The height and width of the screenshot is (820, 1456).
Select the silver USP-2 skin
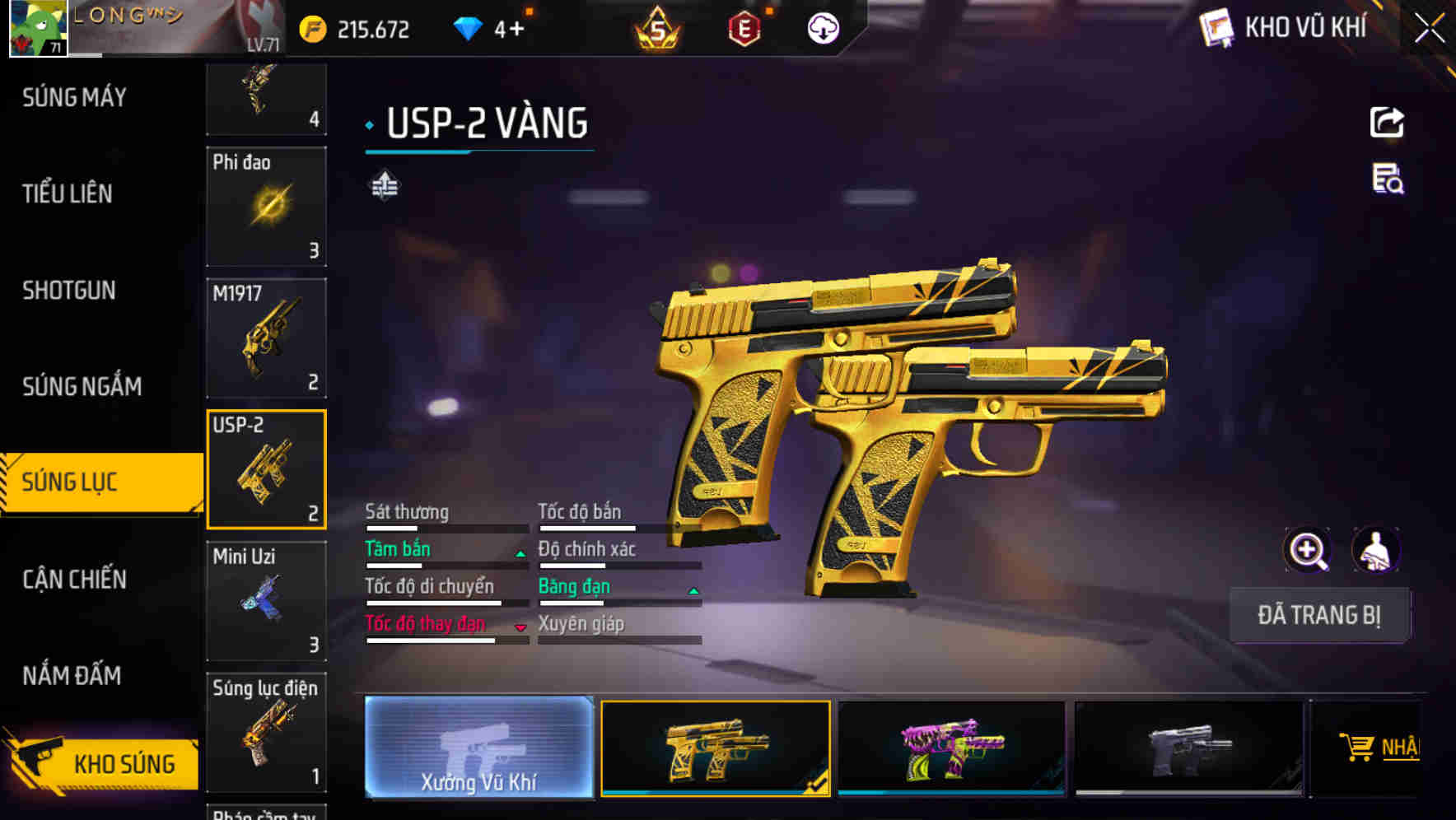pos(1188,748)
